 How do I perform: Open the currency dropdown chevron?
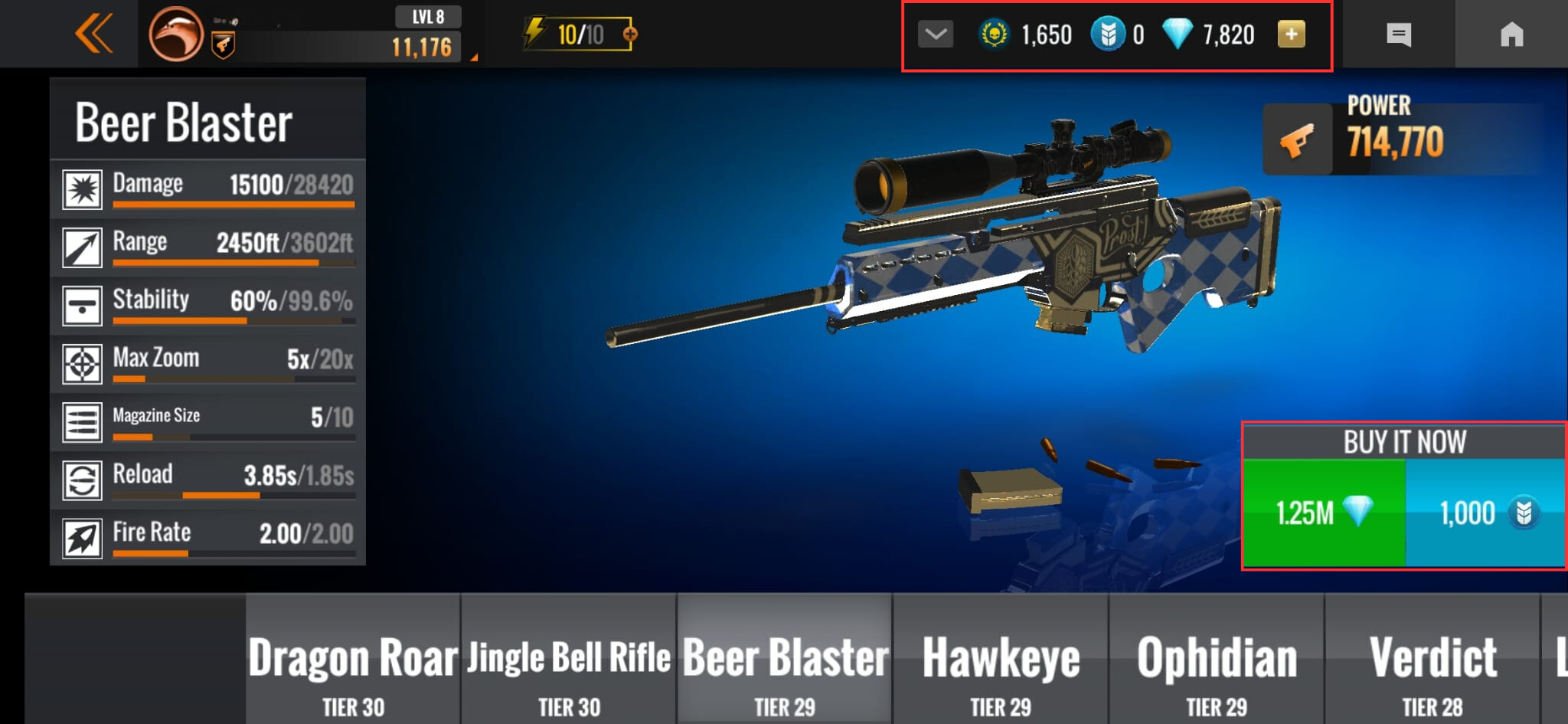pyautogui.click(x=934, y=34)
